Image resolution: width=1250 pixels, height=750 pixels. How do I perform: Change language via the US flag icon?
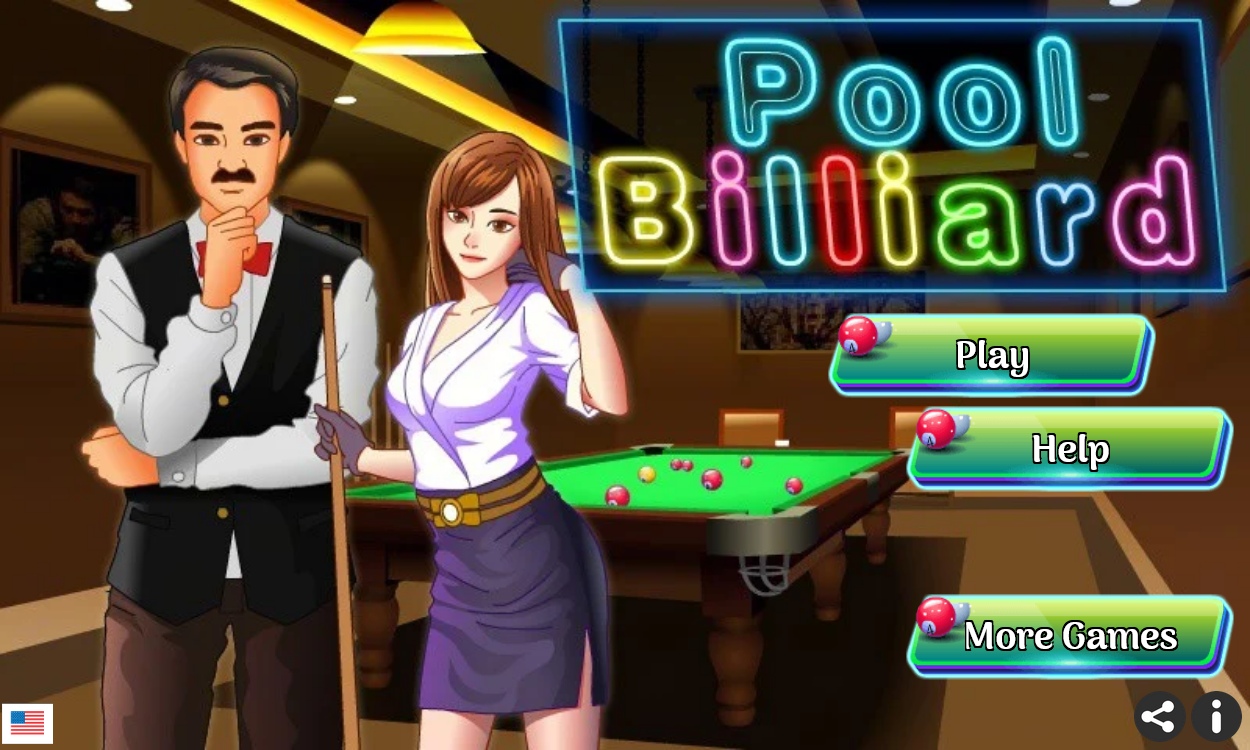pos(27,722)
